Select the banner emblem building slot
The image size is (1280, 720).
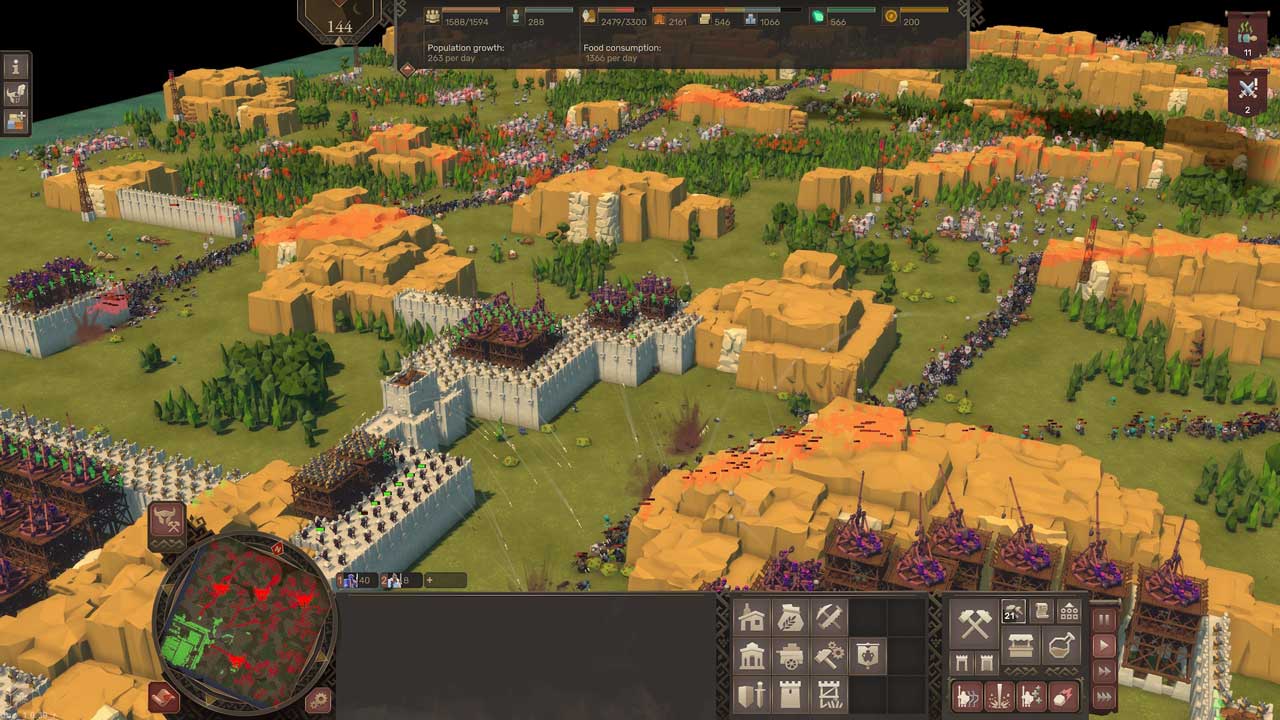click(867, 656)
